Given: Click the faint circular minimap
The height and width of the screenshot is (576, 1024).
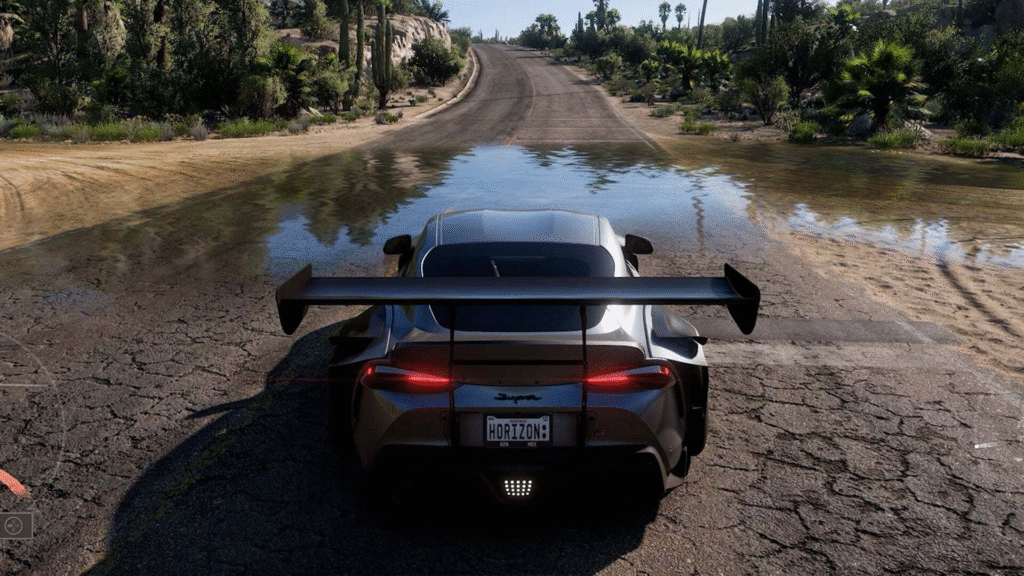Looking at the screenshot, I should coord(14,420).
